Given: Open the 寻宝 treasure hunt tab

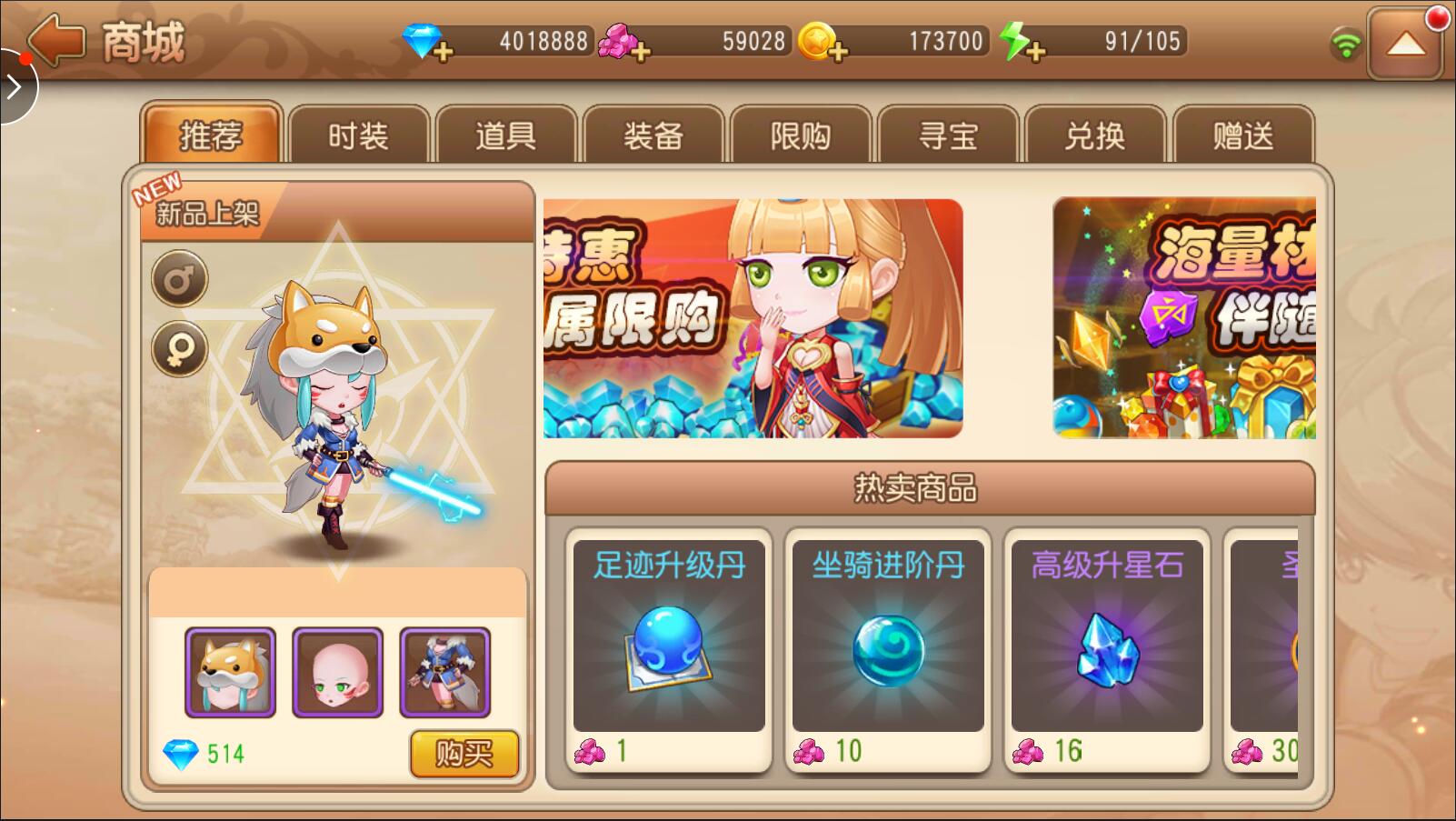Looking at the screenshot, I should tap(948, 135).
